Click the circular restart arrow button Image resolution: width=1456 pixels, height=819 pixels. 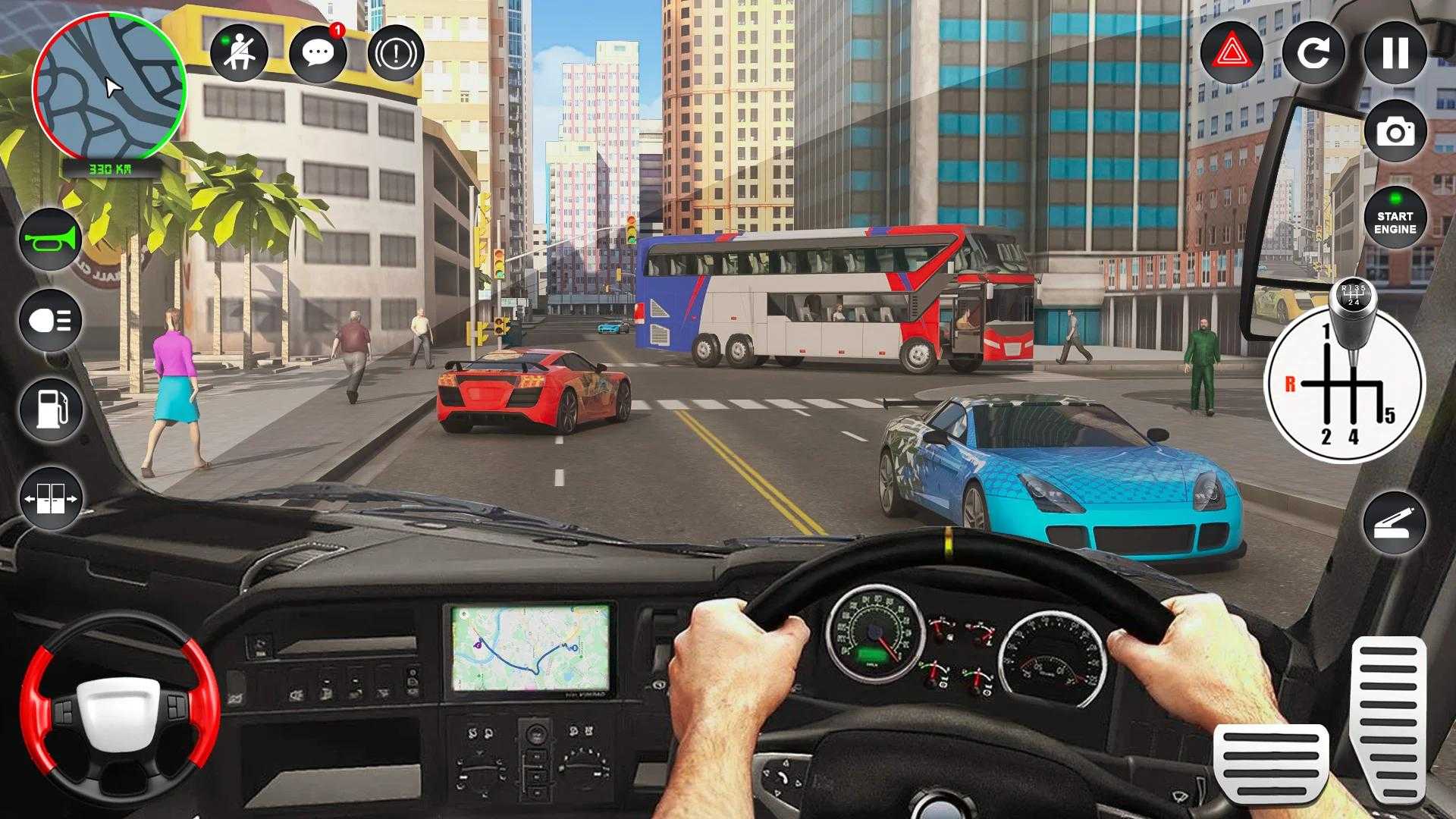(x=1313, y=52)
